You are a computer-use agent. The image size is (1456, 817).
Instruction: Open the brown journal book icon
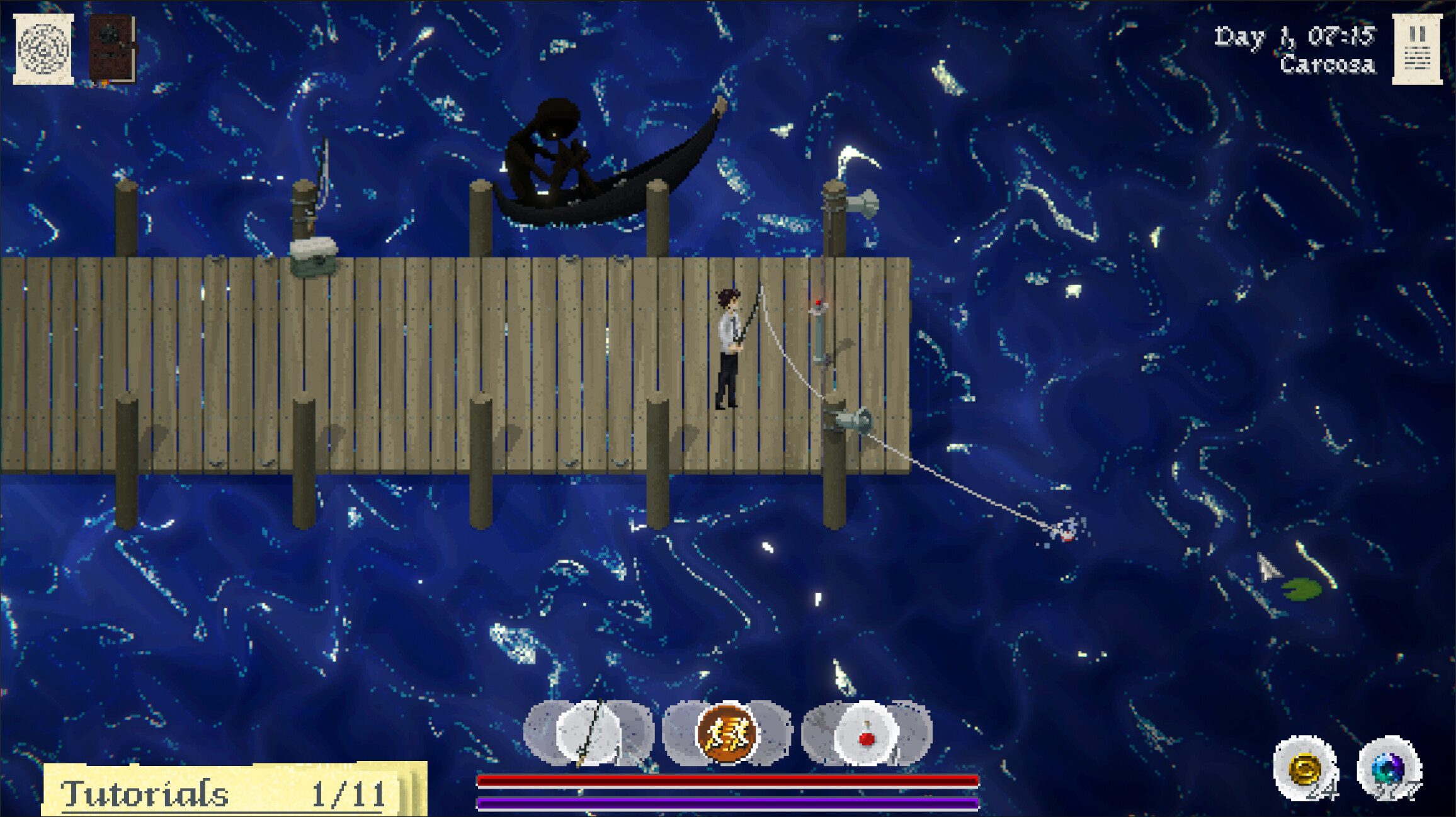[113, 49]
